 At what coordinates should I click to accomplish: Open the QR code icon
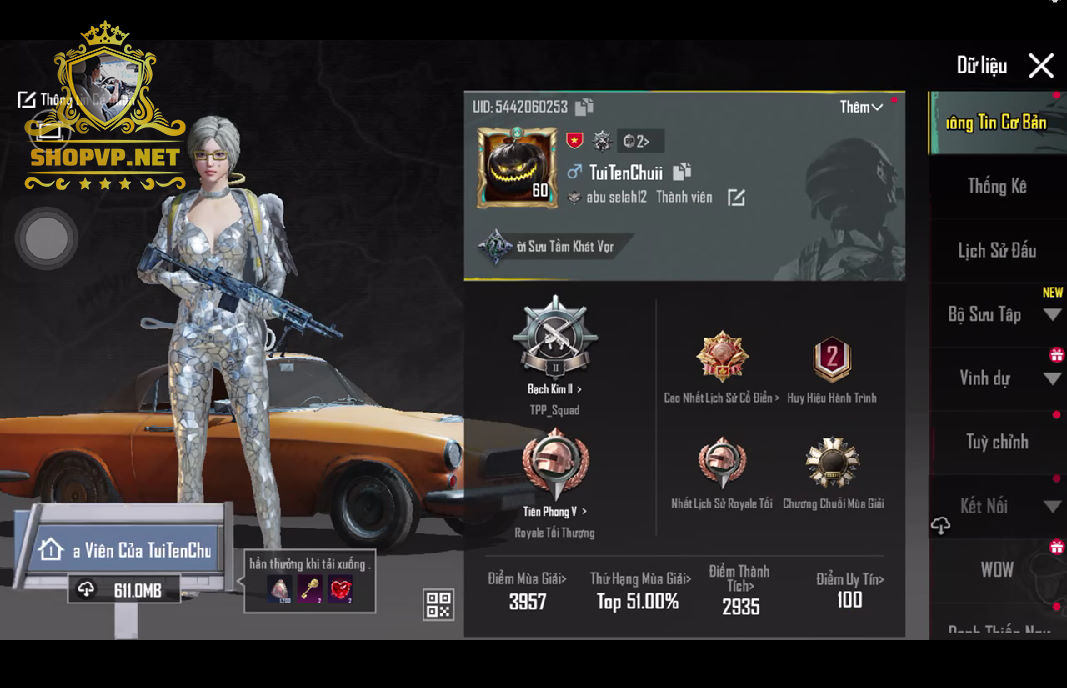(438, 604)
